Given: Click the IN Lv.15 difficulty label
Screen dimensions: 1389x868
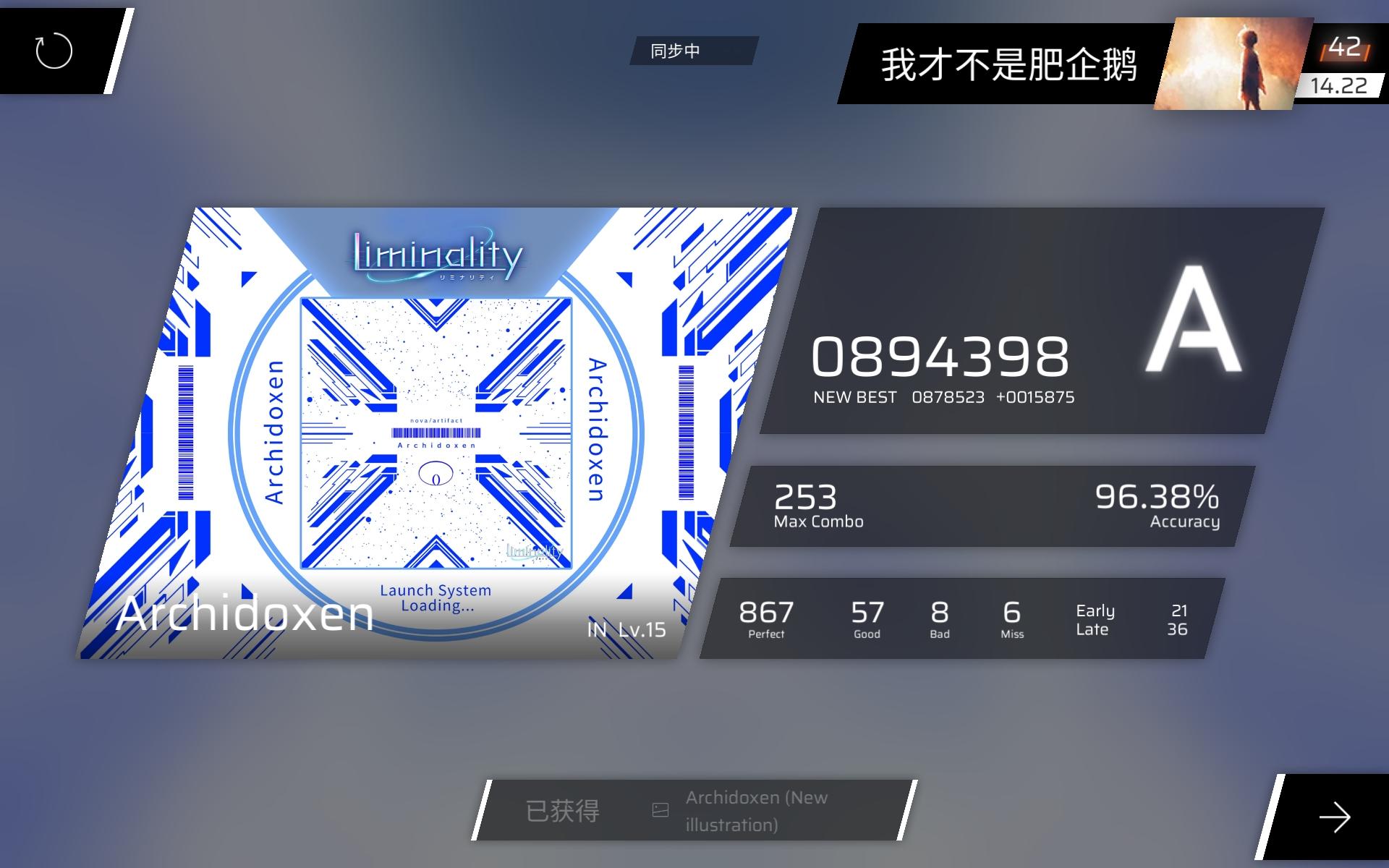Looking at the screenshot, I should coord(626,629).
